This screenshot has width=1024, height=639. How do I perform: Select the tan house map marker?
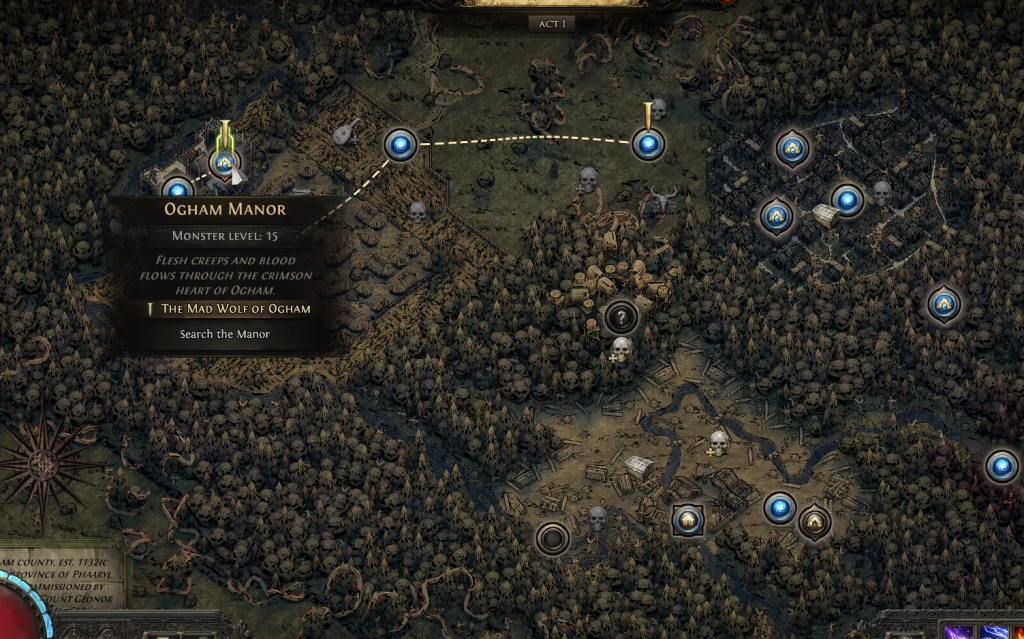tap(814, 520)
